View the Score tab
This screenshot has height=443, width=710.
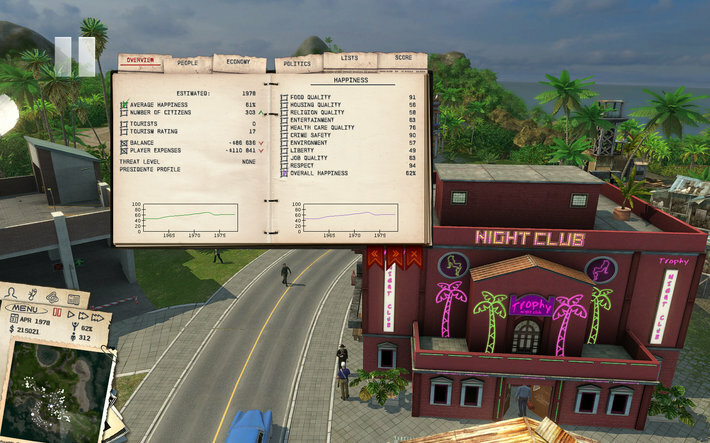coord(402,59)
